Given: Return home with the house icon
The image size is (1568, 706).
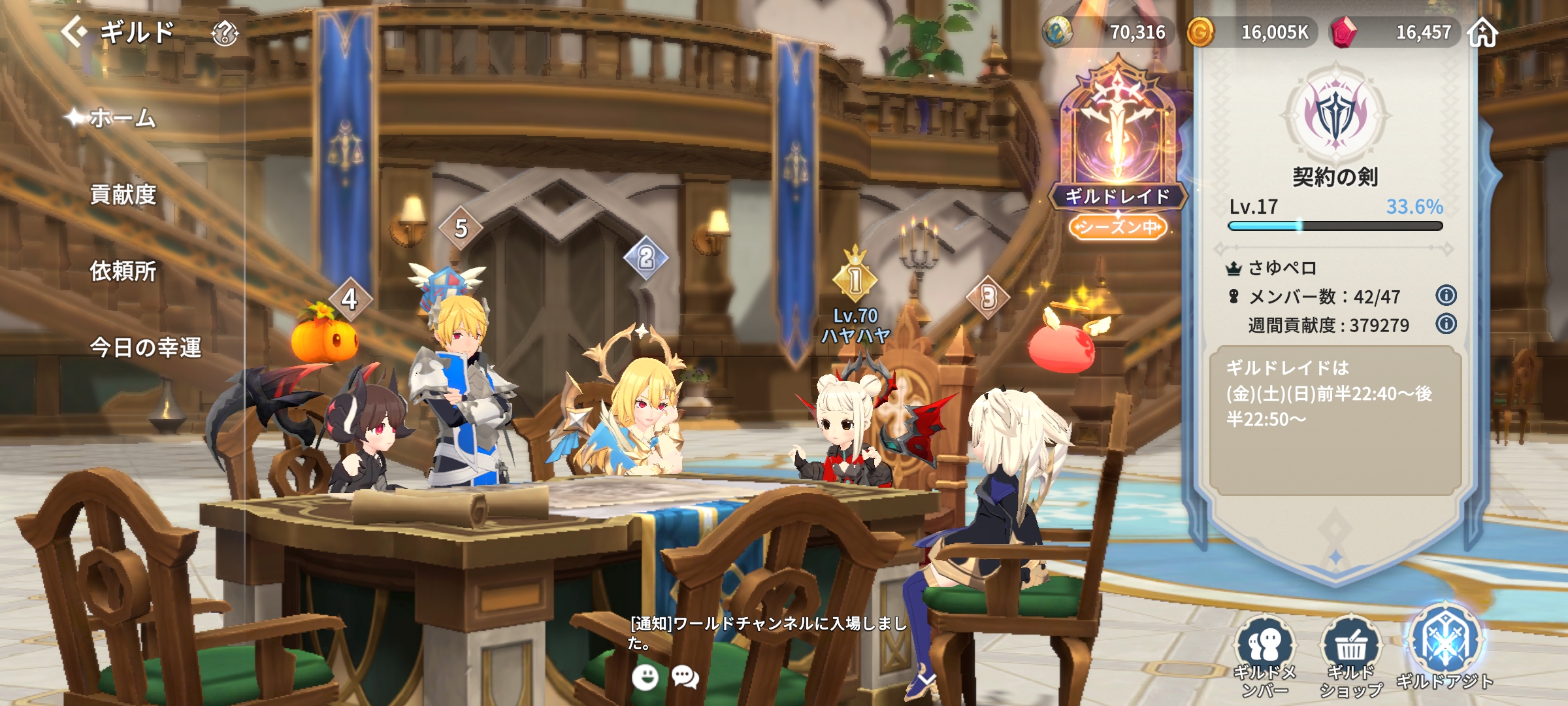Looking at the screenshot, I should tap(1482, 32).
